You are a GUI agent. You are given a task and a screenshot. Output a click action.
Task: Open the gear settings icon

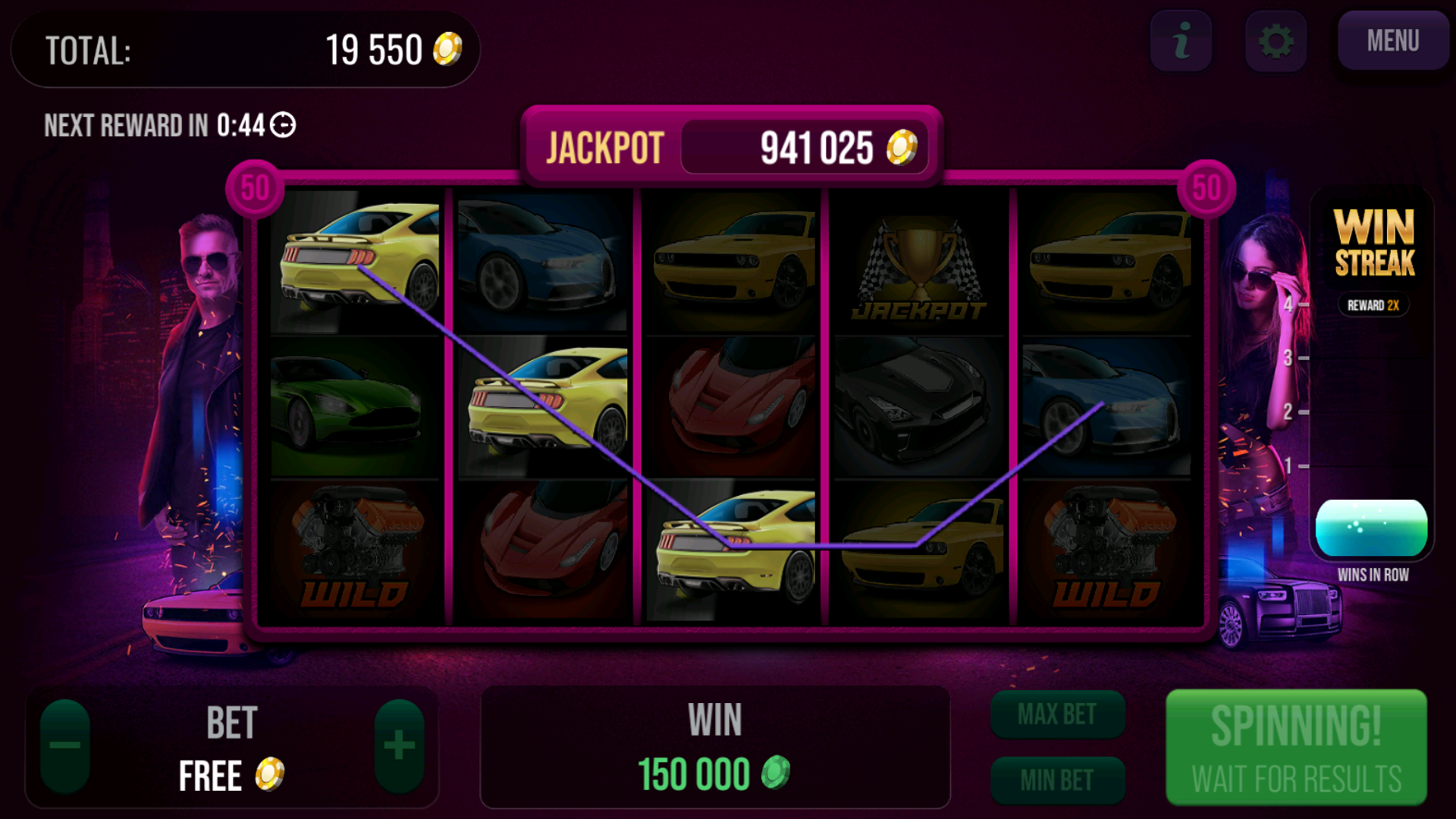[x=1276, y=41]
